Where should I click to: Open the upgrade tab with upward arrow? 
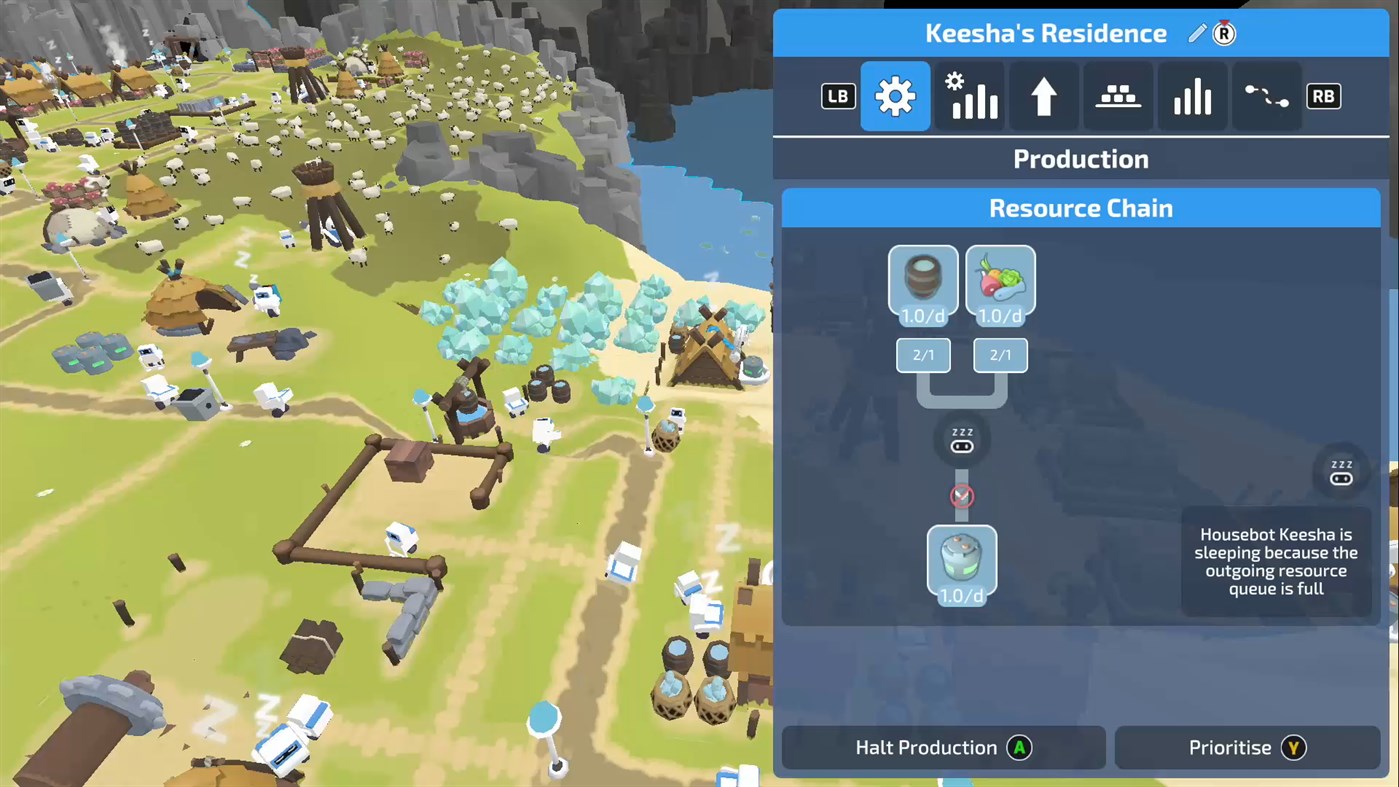coord(1043,95)
